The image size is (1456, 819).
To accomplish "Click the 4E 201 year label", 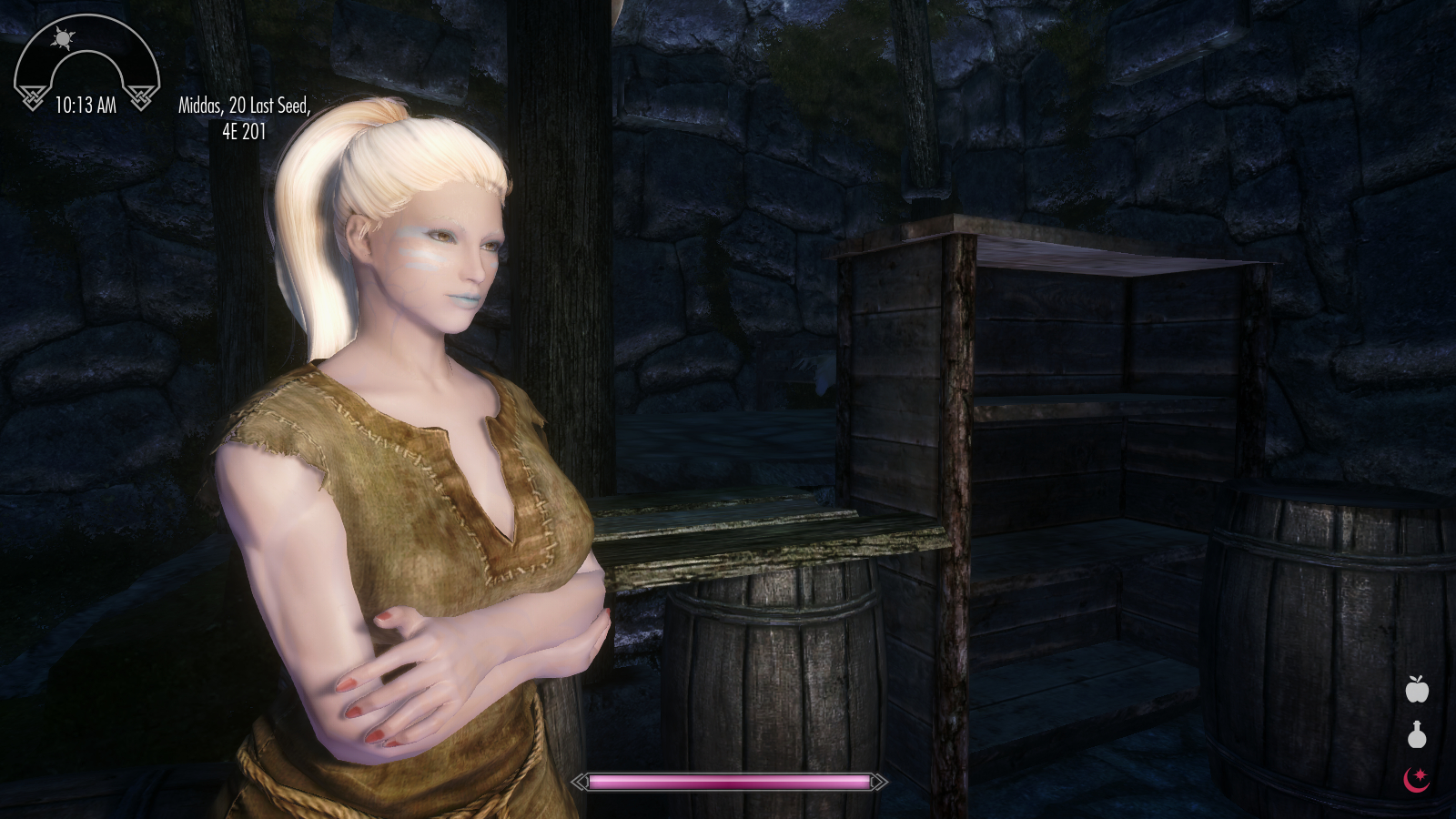I will tap(244, 130).
